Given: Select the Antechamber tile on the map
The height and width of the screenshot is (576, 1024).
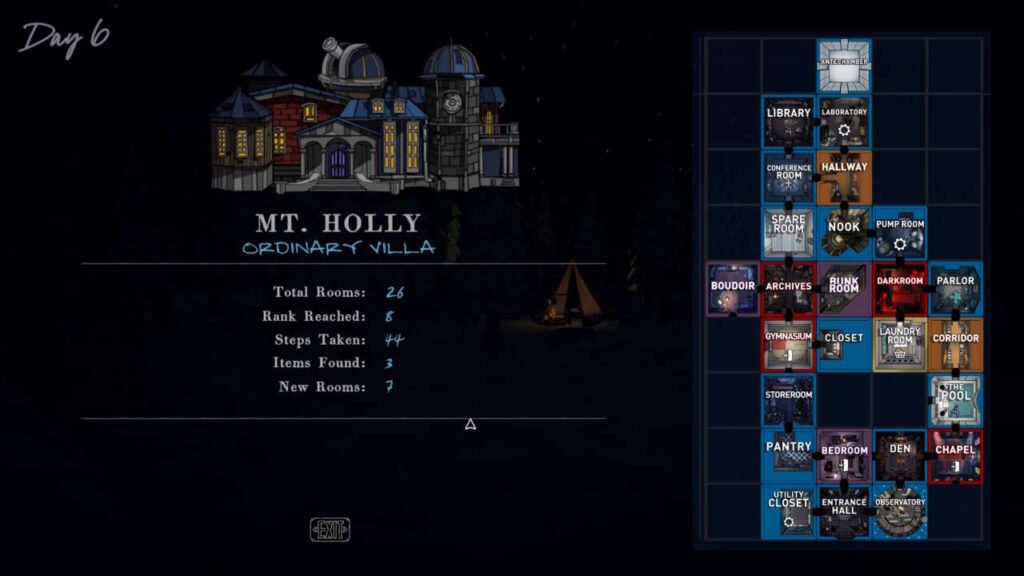Looking at the screenshot, I should point(844,66).
